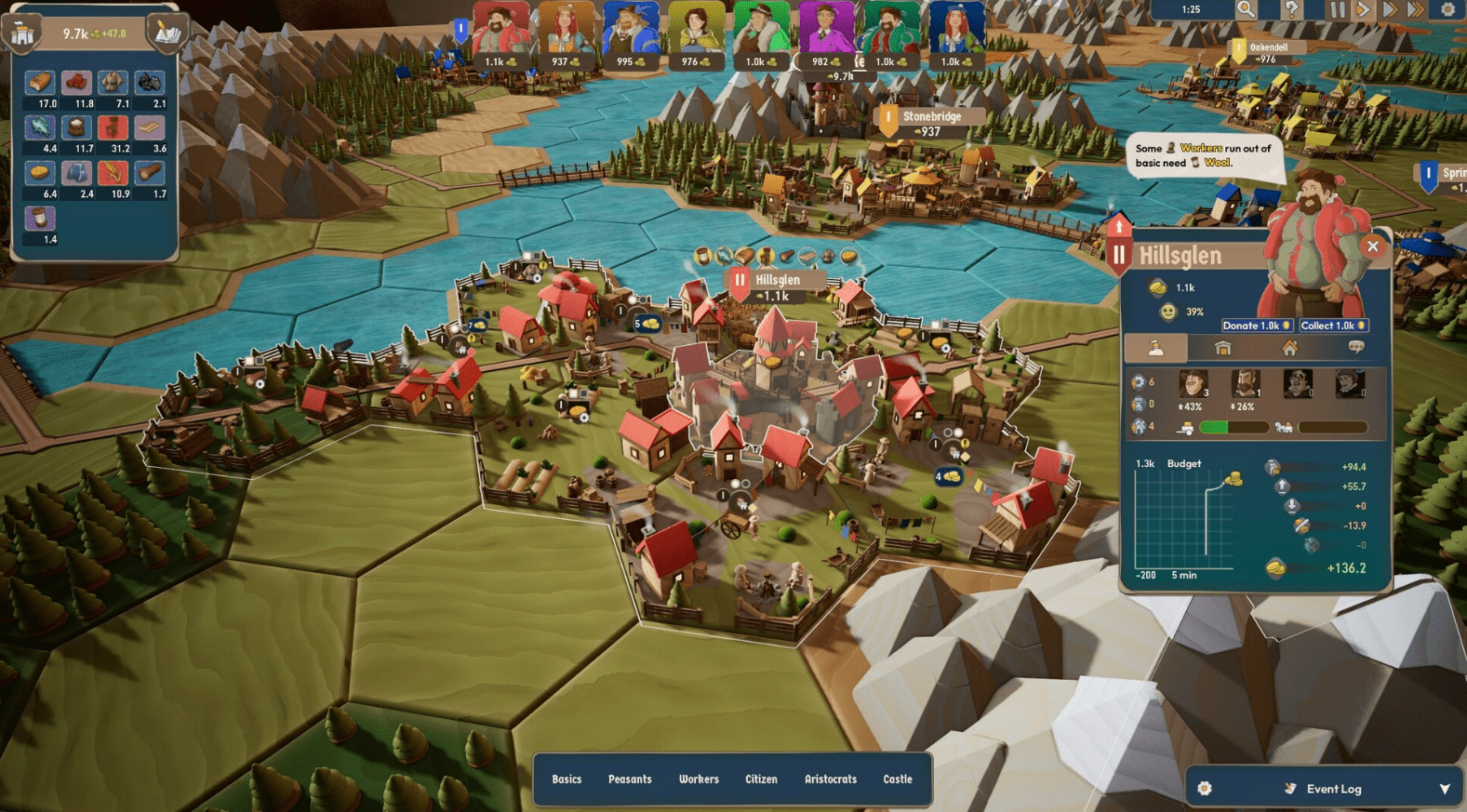Select the bread resource icon
Screen dimensions: 1467x812
(x=38, y=82)
